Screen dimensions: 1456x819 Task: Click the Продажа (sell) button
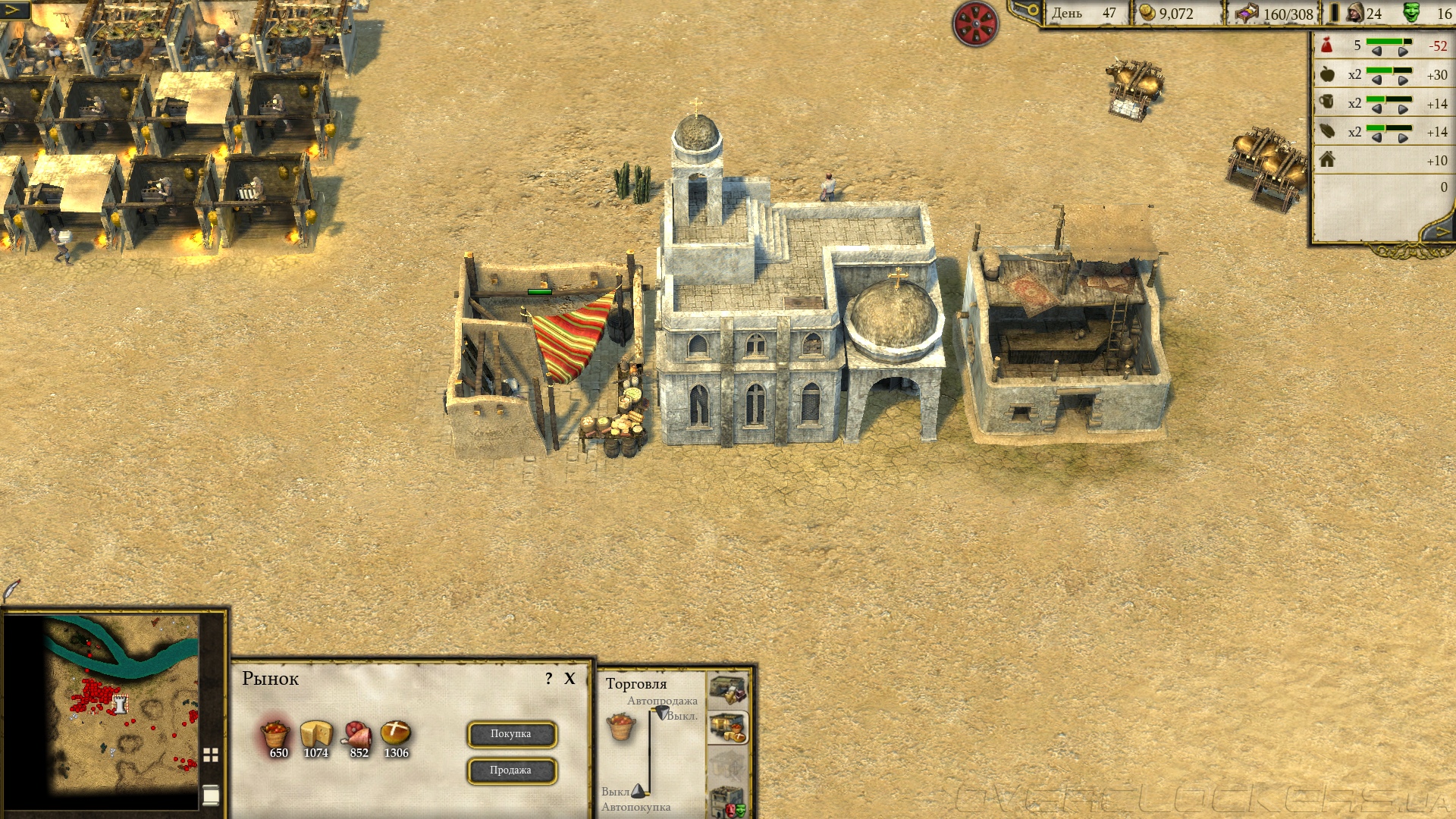pos(511,770)
